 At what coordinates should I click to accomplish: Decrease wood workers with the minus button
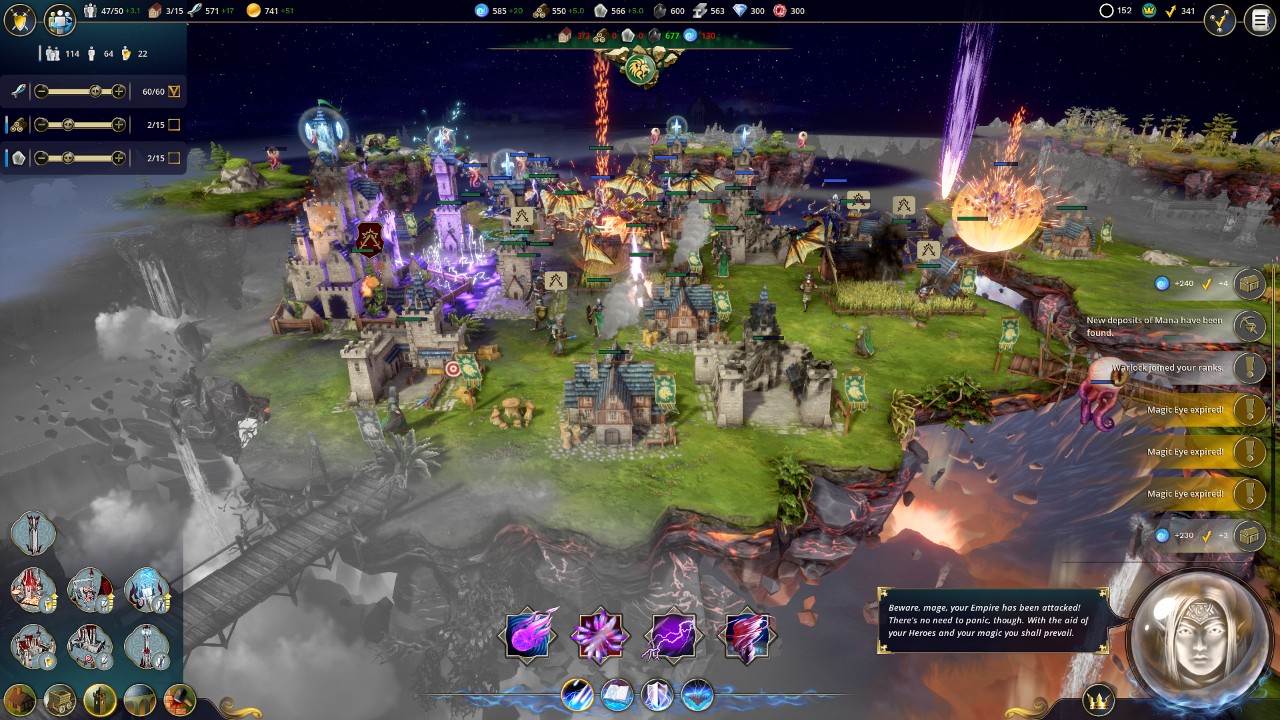coord(41,125)
